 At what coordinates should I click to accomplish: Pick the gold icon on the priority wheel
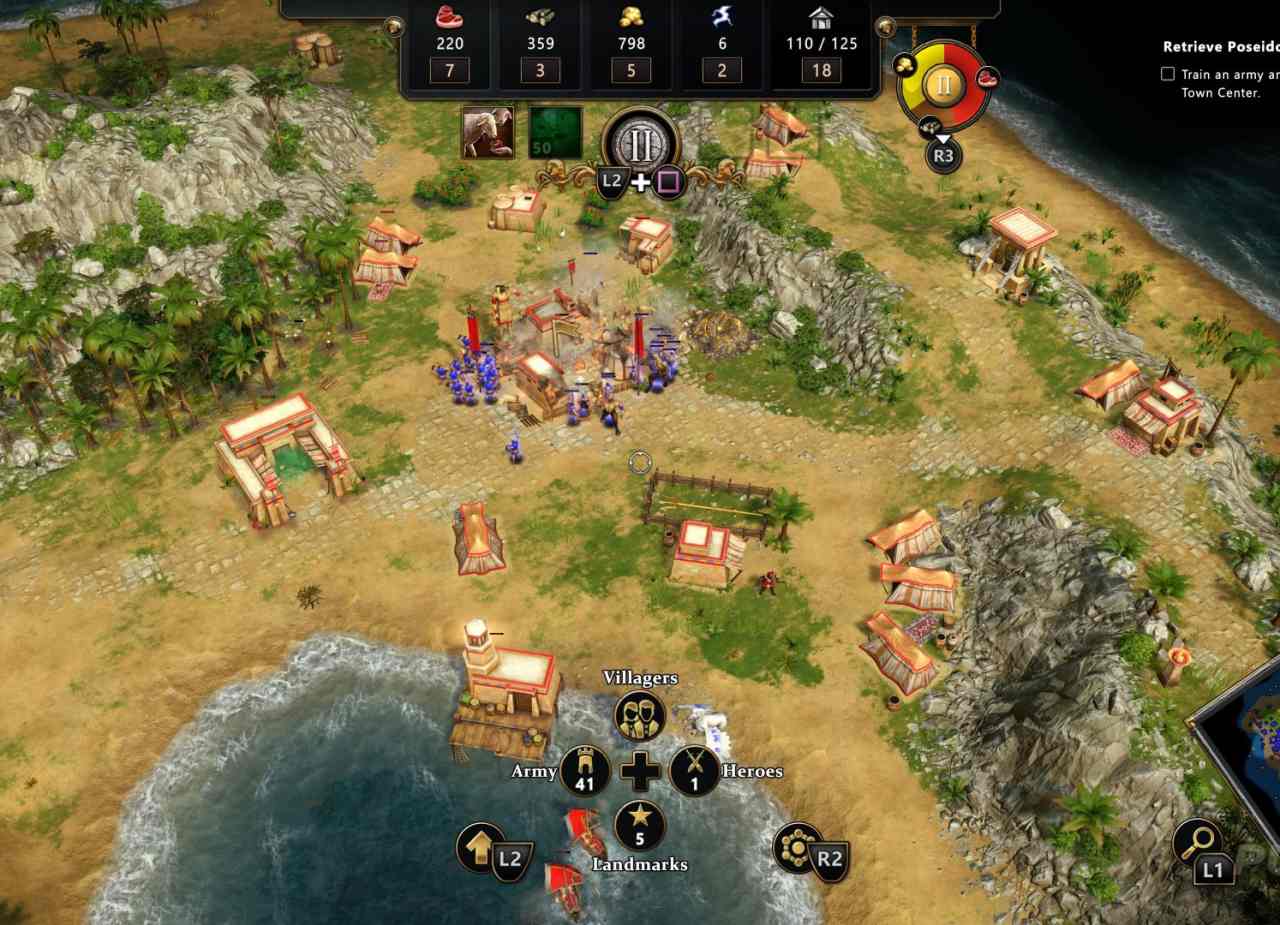coord(905,65)
